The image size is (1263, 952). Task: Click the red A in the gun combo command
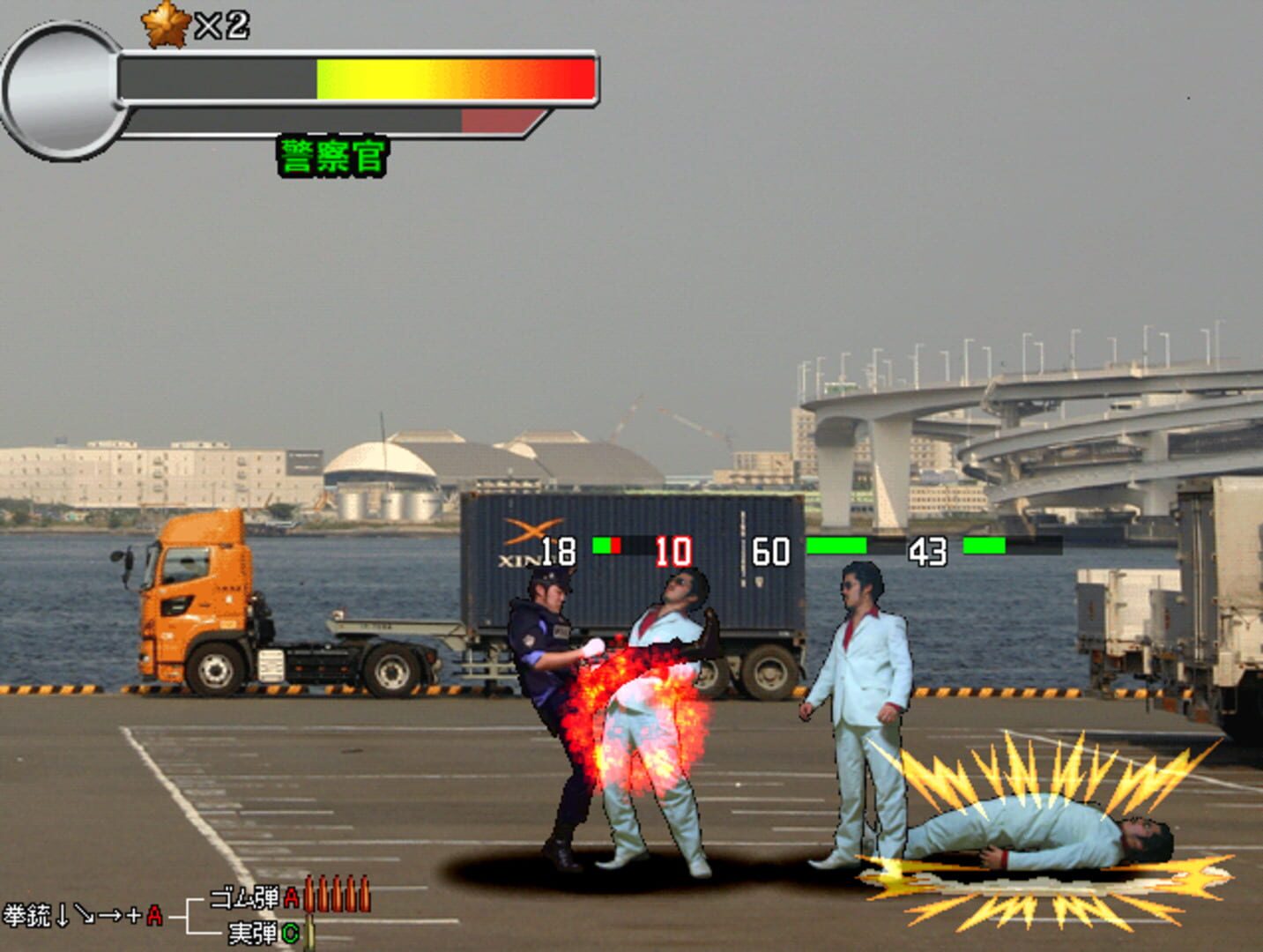(155, 917)
